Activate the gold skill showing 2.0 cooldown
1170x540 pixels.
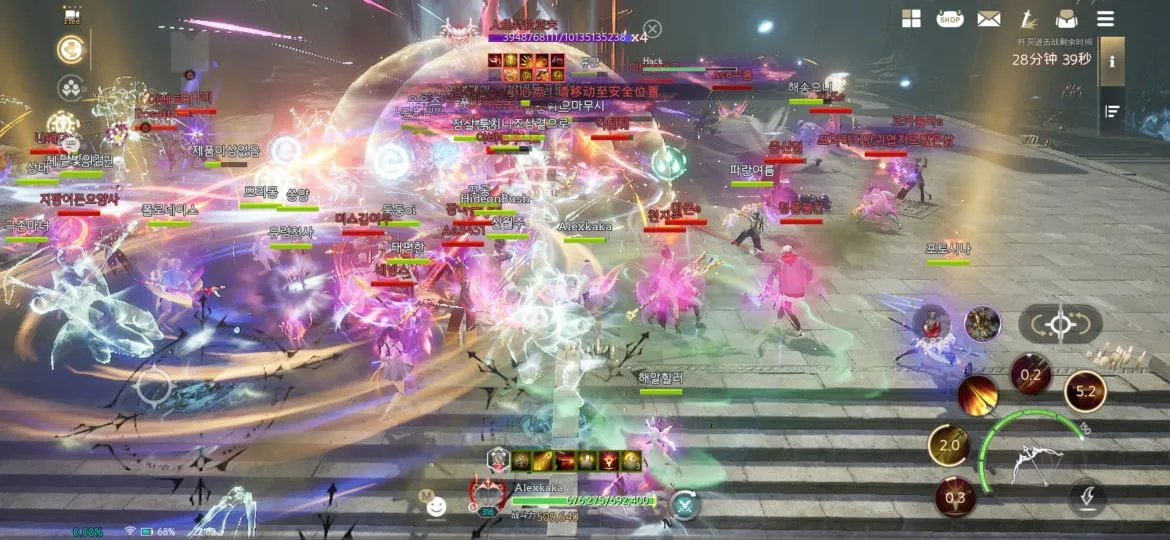(949, 445)
